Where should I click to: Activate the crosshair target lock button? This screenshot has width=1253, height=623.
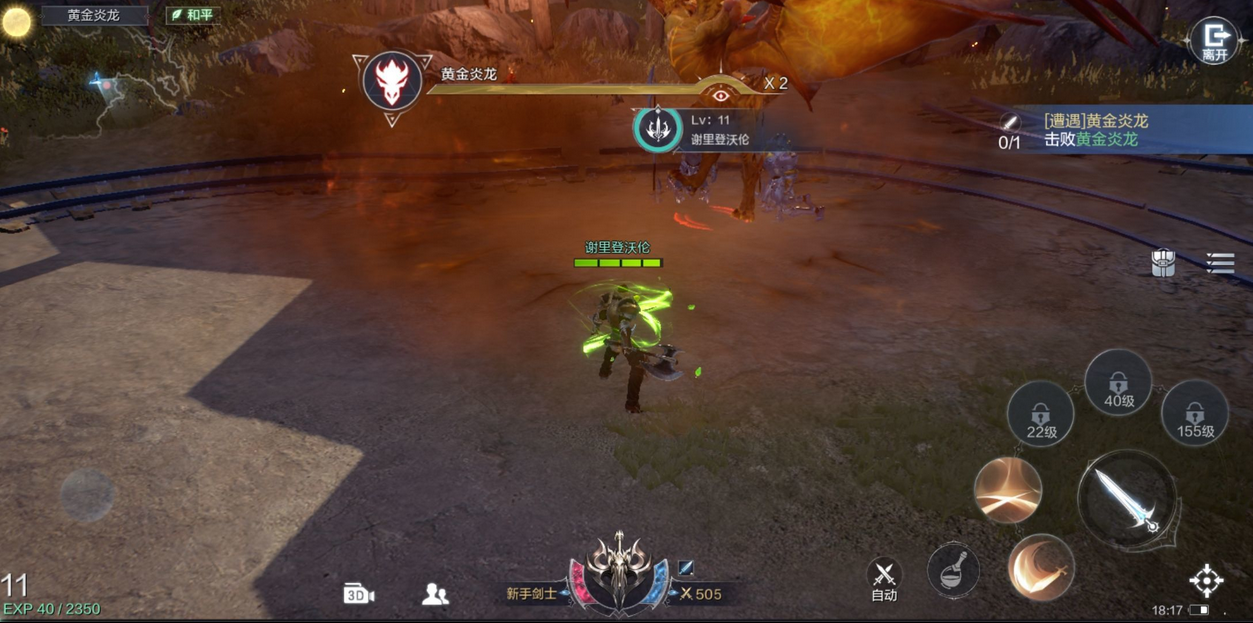[x=1206, y=580]
